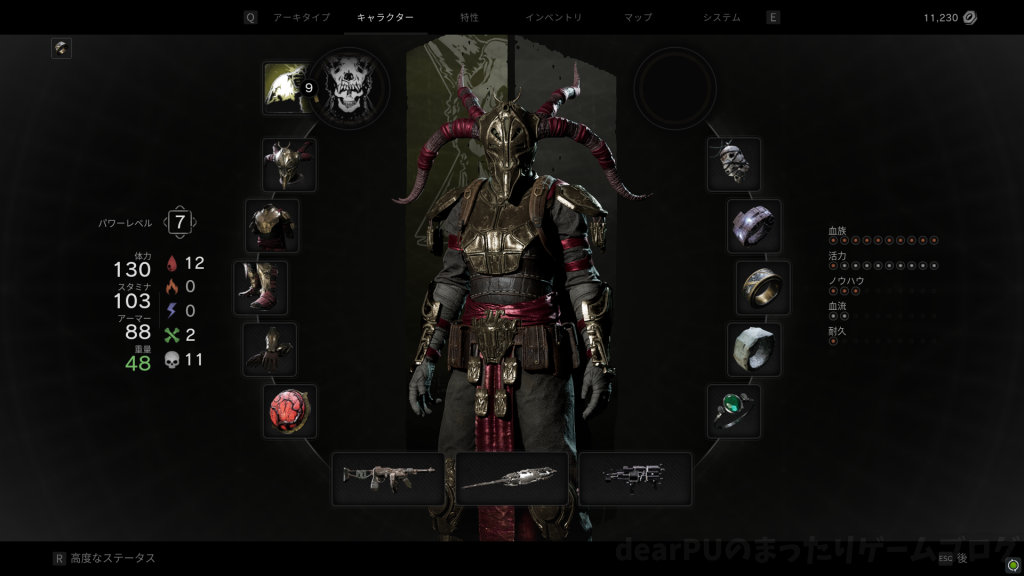Open the leg armor boots slot
The image size is (1024, 576).
[x=261, y=287]
